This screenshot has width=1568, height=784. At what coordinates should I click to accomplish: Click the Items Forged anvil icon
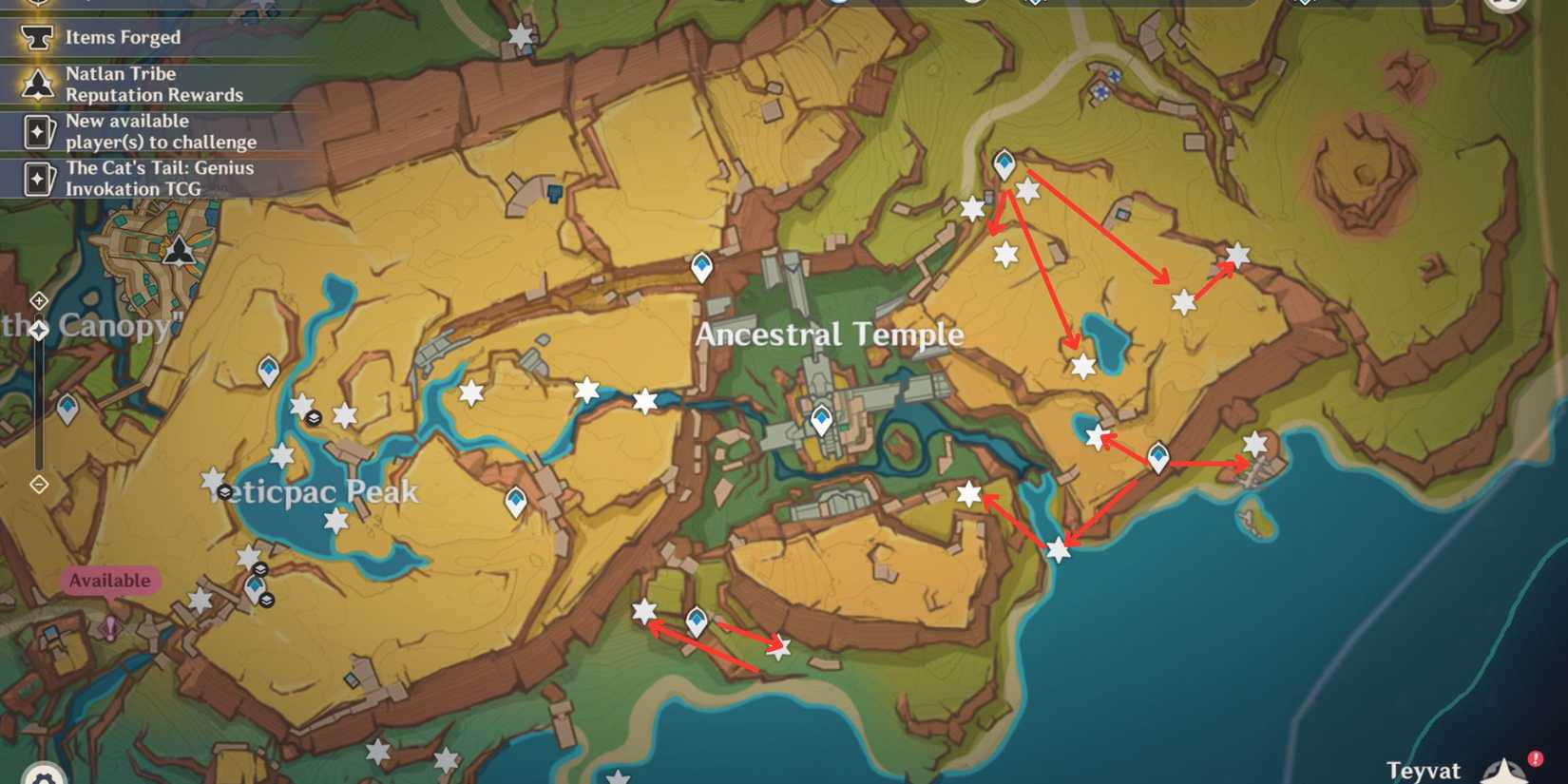34,37
